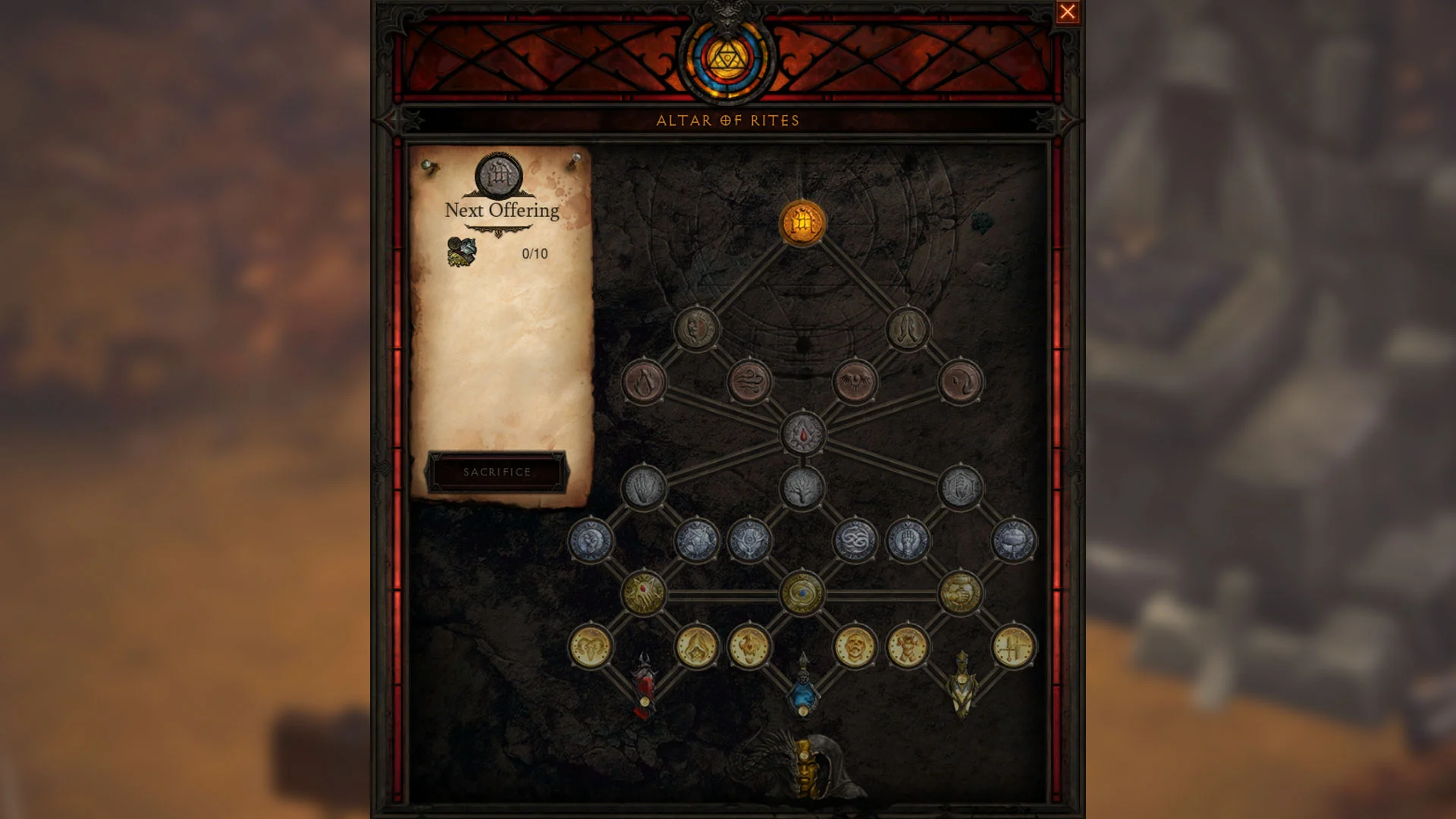The width and height of the screenshot is (1456, 819).
Task: Select the golden eye orb seal
Action: [802, 594]
